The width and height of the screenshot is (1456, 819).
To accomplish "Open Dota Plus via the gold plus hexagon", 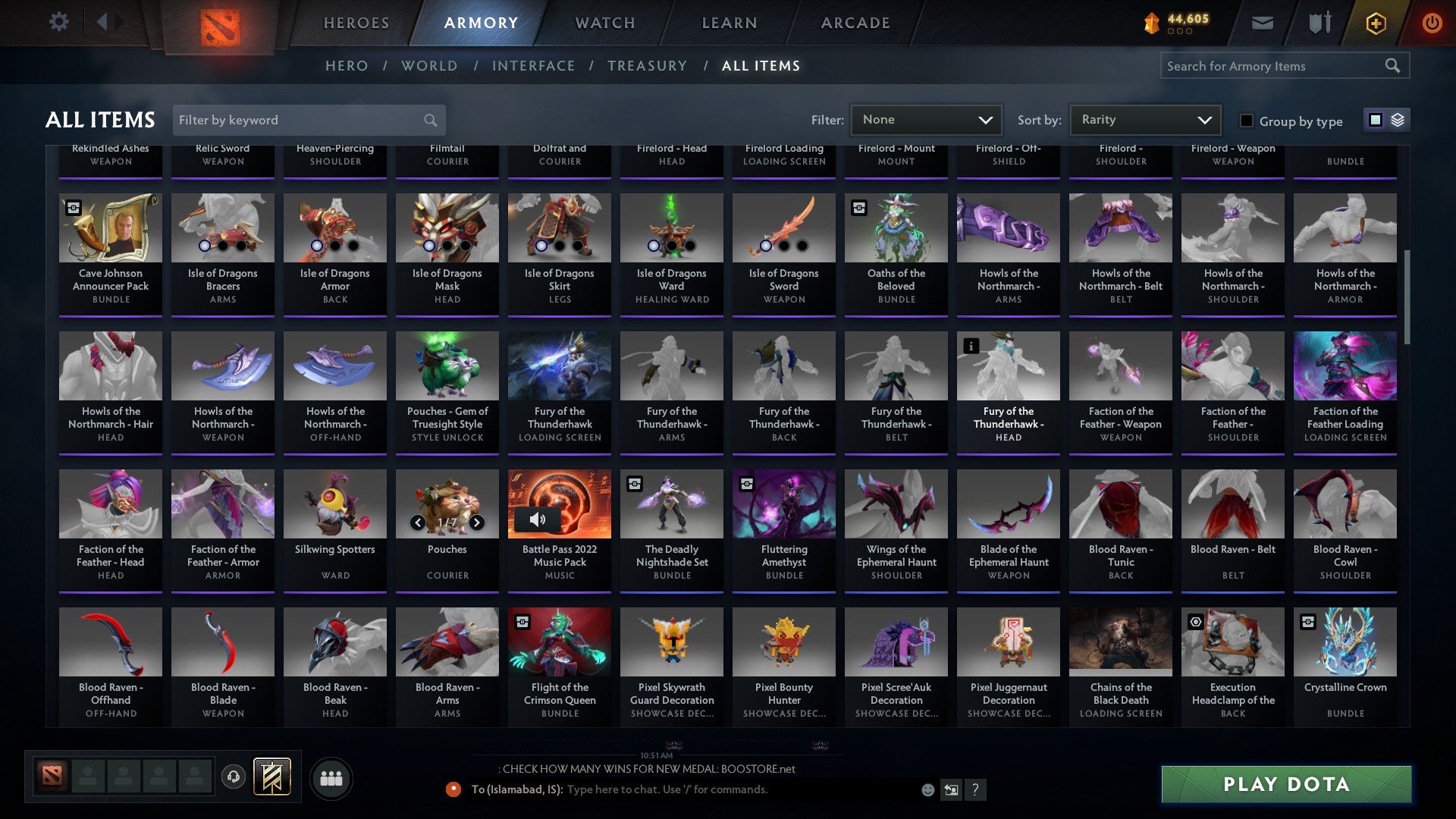I will click(x=1375, y=22).
